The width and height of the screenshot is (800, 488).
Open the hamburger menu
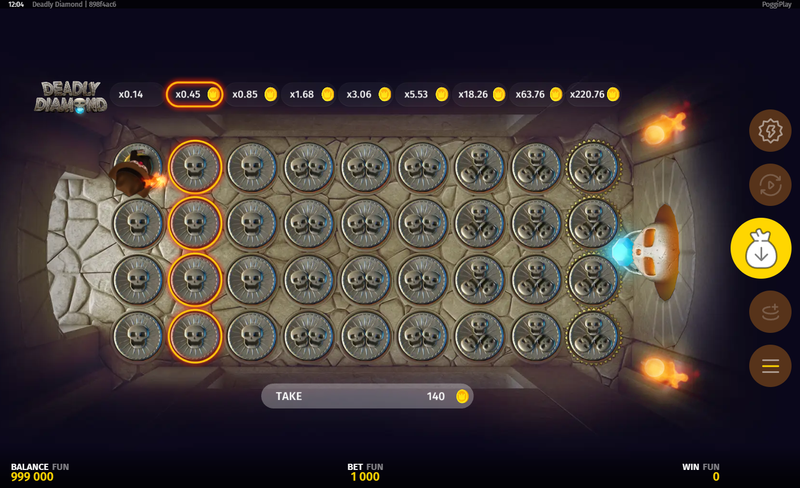(770, 366)
